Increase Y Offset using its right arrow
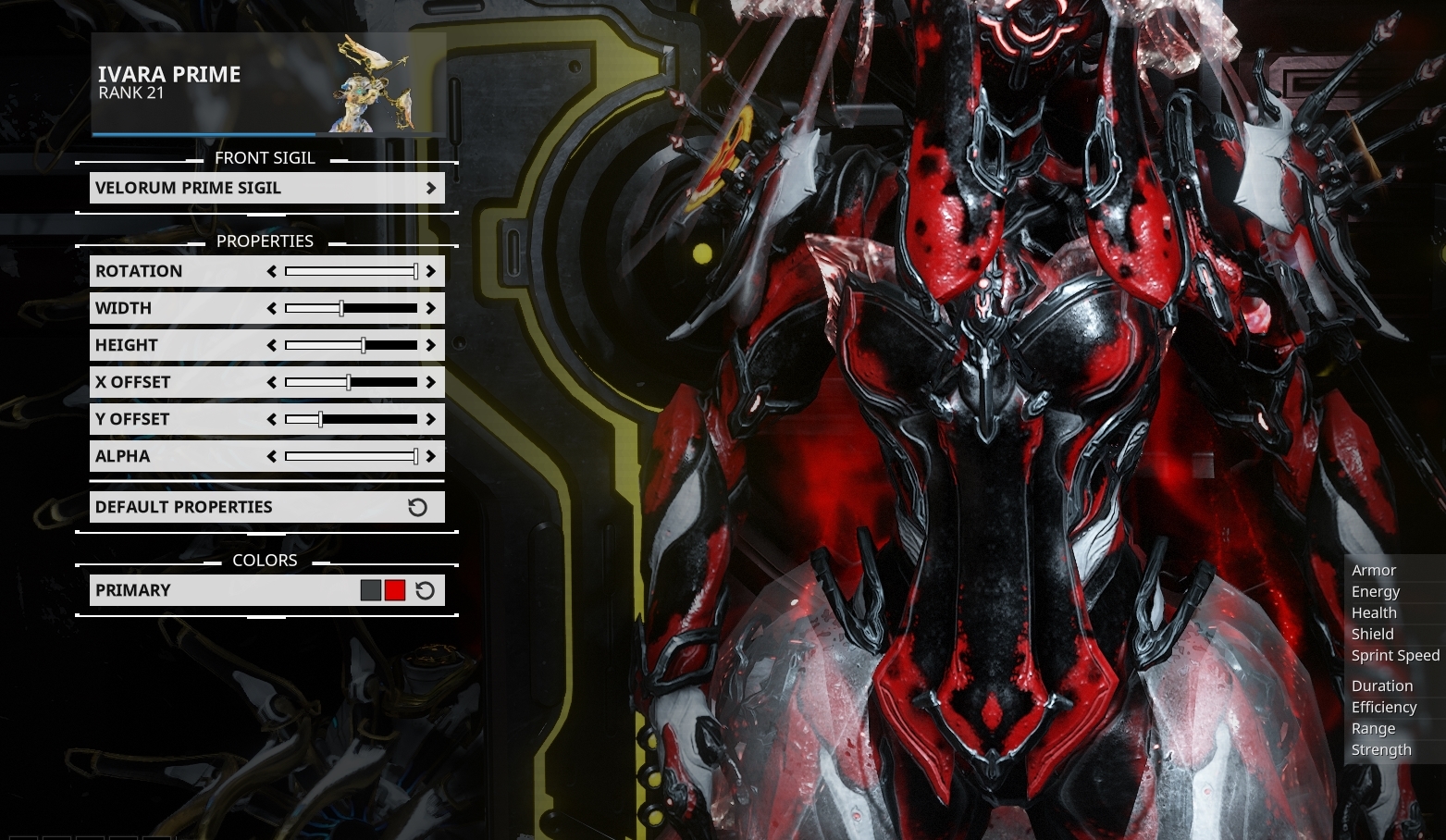1446x840 pixels. (x=430, y=418)
